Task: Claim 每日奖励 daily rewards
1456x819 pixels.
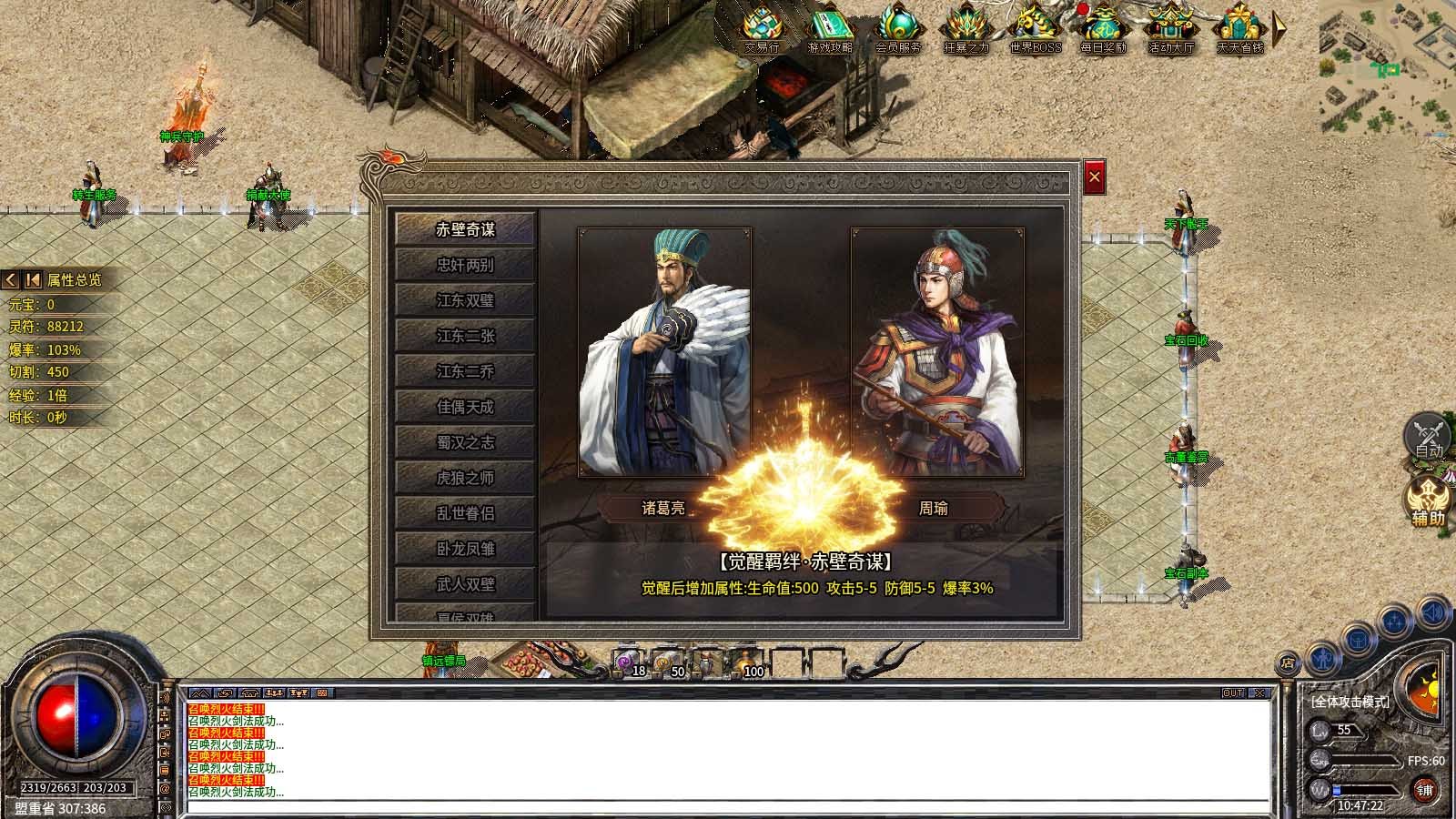Action: click(x=1103, y=27)
